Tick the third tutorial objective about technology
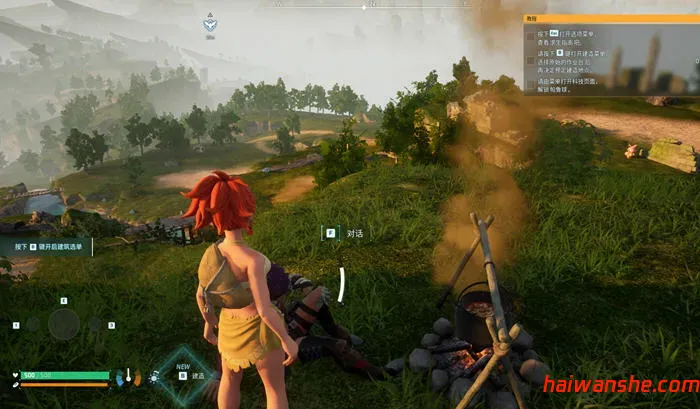Image resolution: width=700 pixels, height=409 pixels. pyautogui.click(x=530, y=83)
